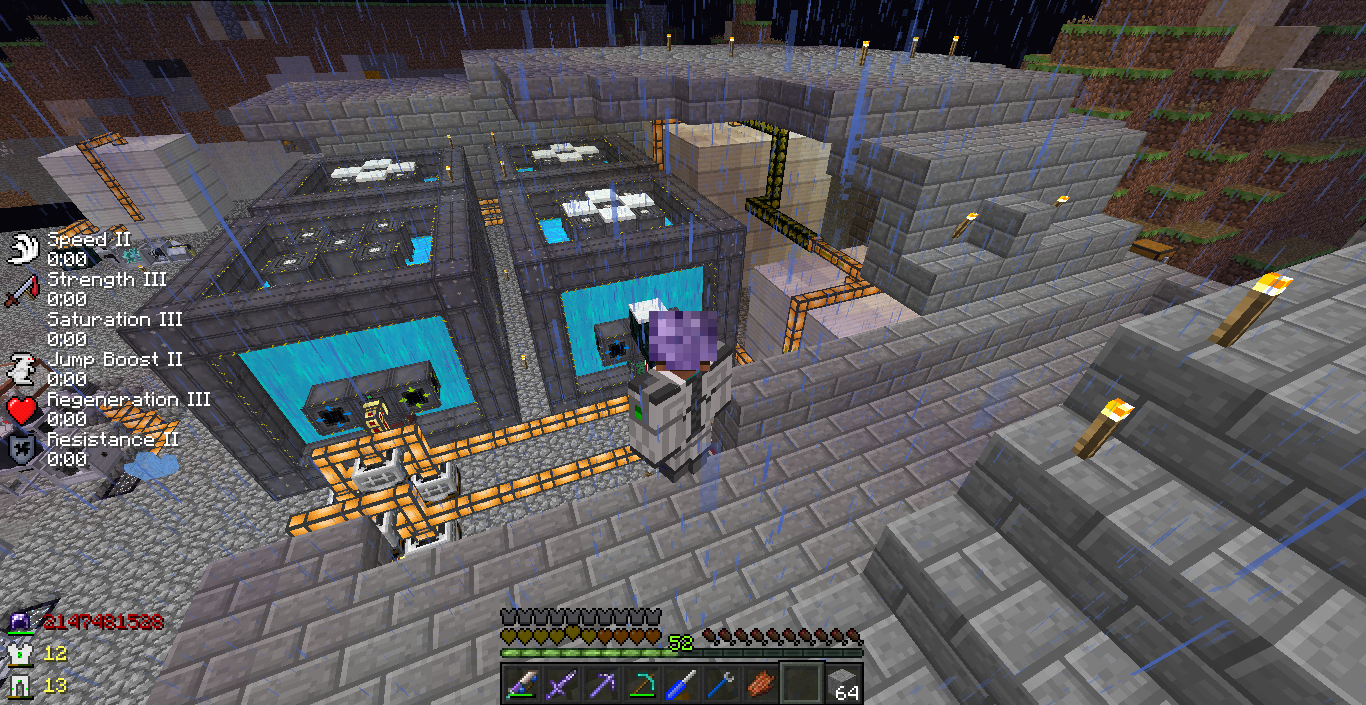
Task: Click the Strength III sword icon
Action: (23, 290)
